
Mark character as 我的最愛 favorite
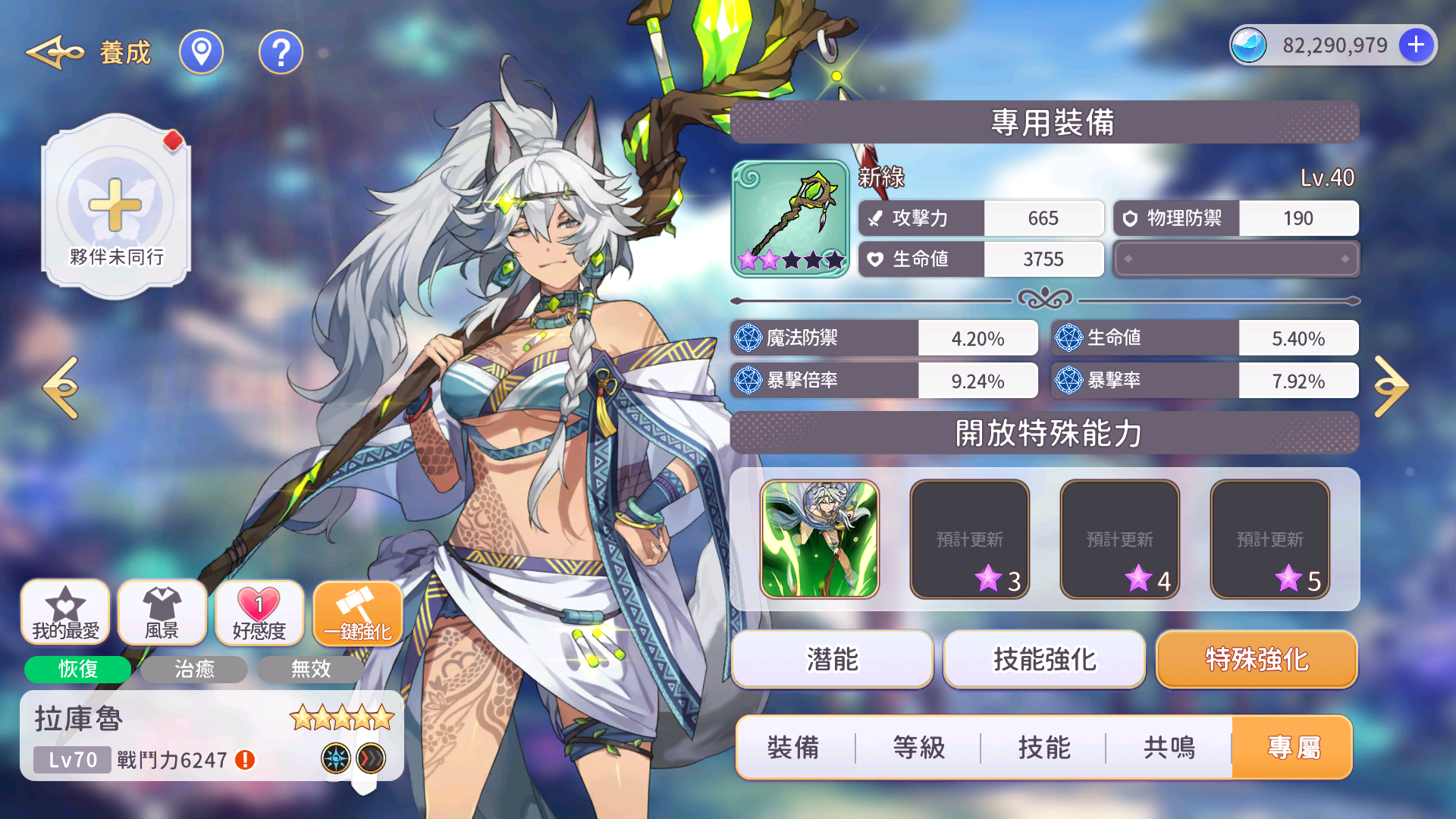[65, 613]
